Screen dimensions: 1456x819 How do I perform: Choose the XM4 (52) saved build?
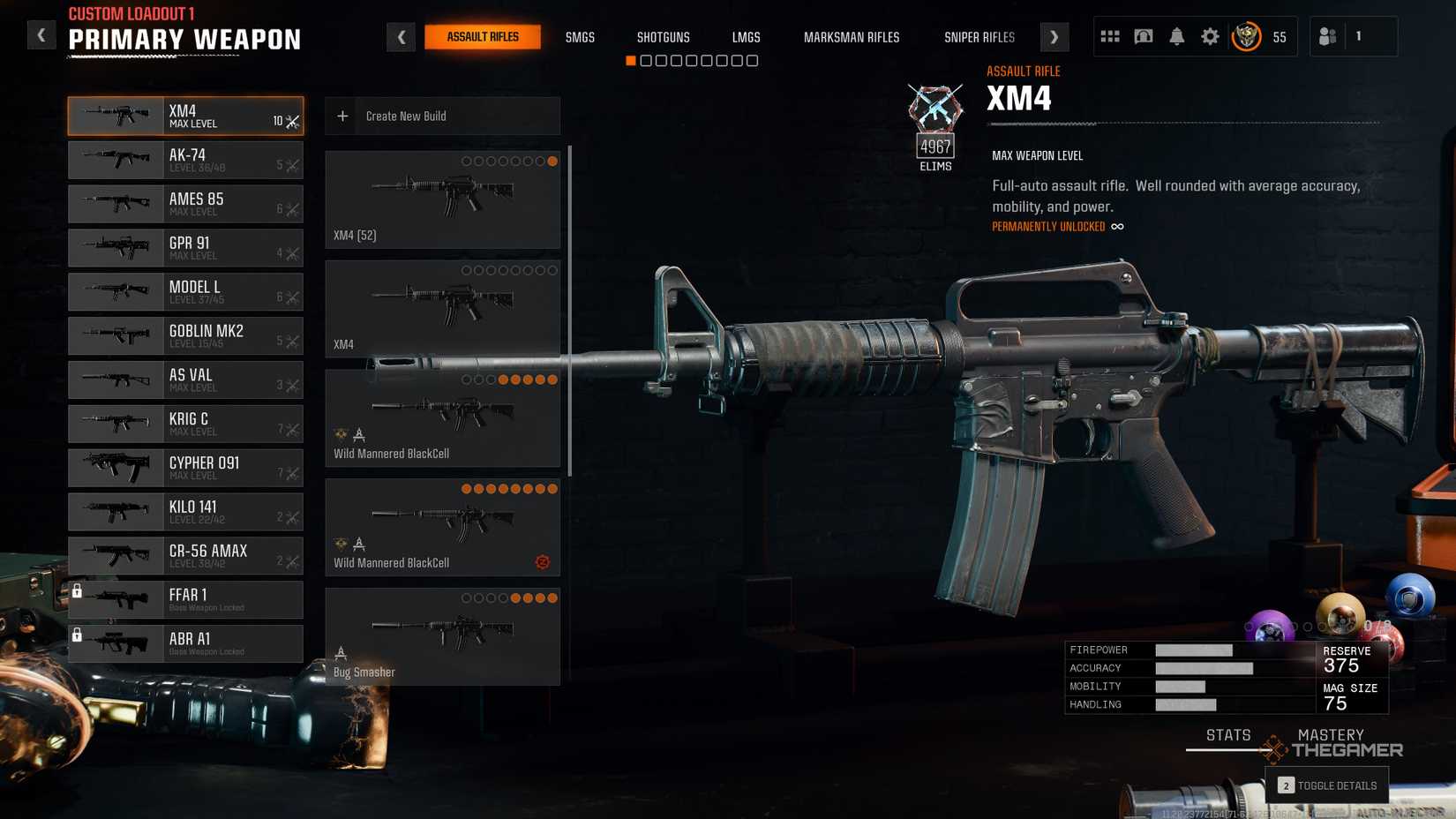(442, 199)
